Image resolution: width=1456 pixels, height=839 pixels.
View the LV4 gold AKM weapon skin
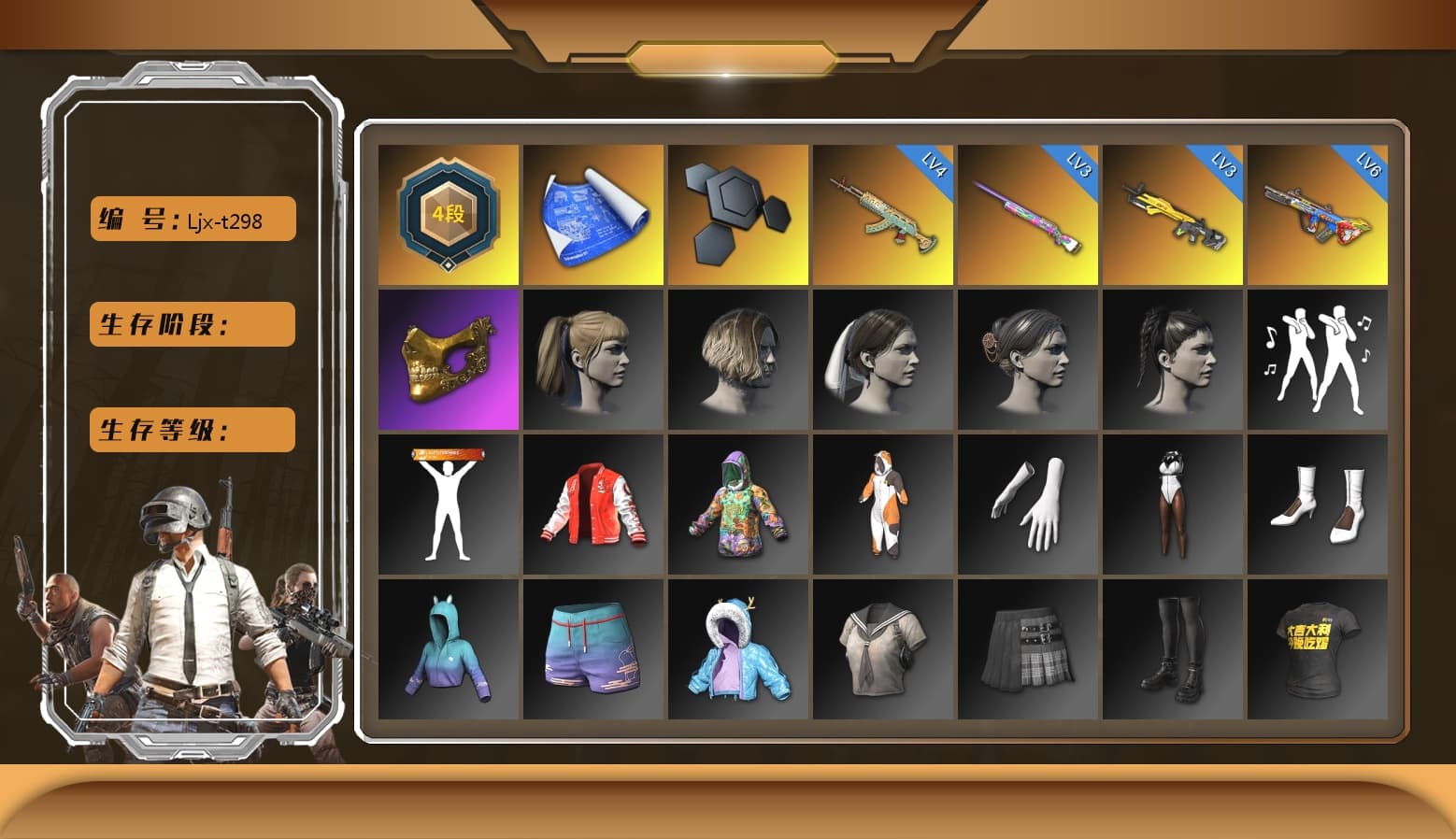point(882,213)
